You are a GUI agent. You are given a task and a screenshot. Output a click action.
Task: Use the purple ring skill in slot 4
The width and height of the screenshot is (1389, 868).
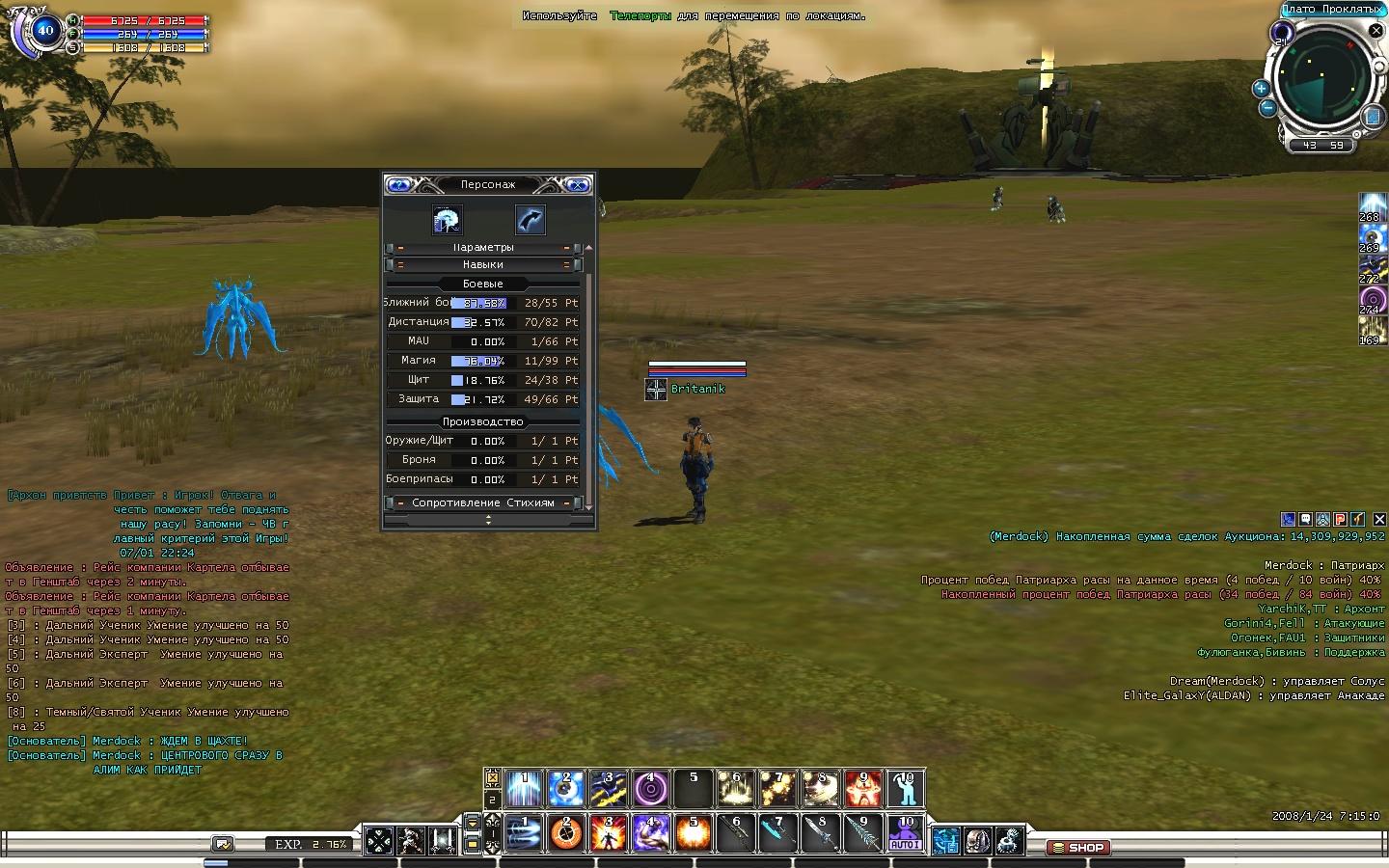651,789
